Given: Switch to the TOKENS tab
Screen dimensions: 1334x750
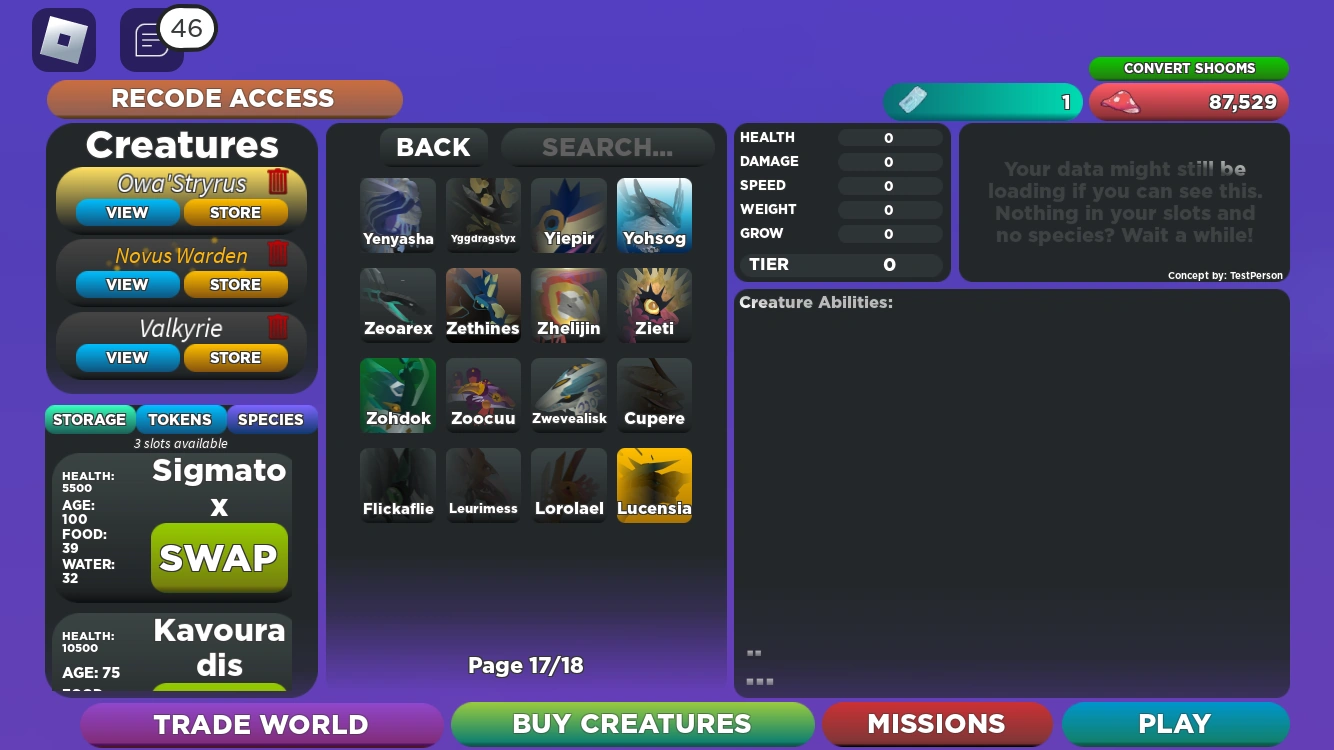Looking at the screenshot, I should (x=181, y=419).
